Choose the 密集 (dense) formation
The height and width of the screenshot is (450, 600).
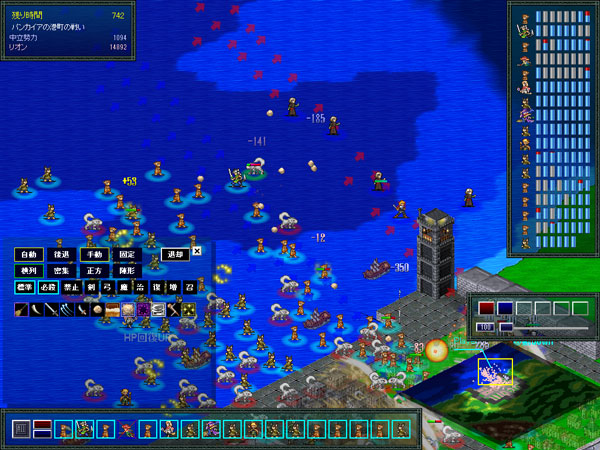coord(62,270)
